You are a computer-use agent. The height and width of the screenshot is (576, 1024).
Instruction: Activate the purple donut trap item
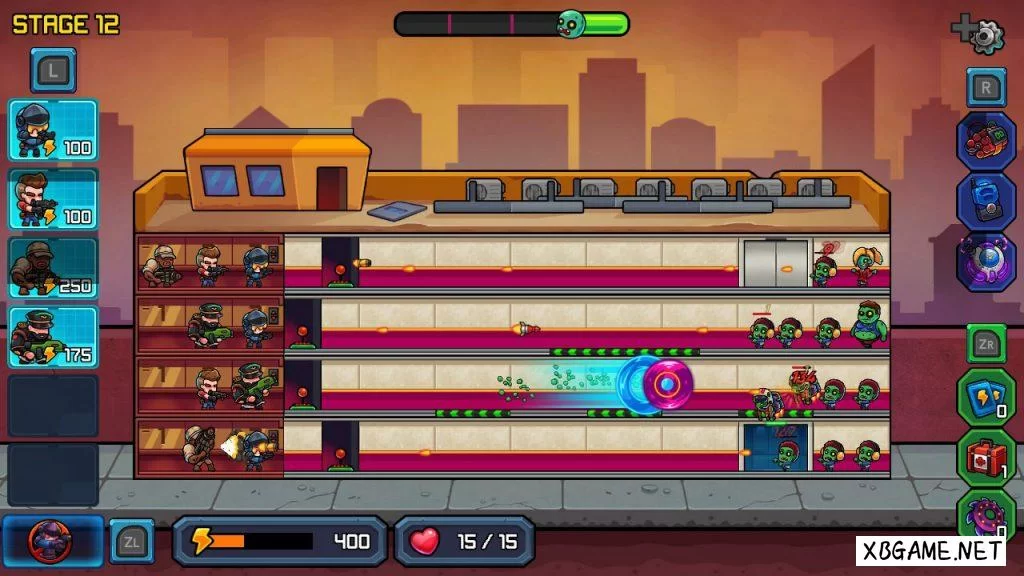tap(985, 516)
